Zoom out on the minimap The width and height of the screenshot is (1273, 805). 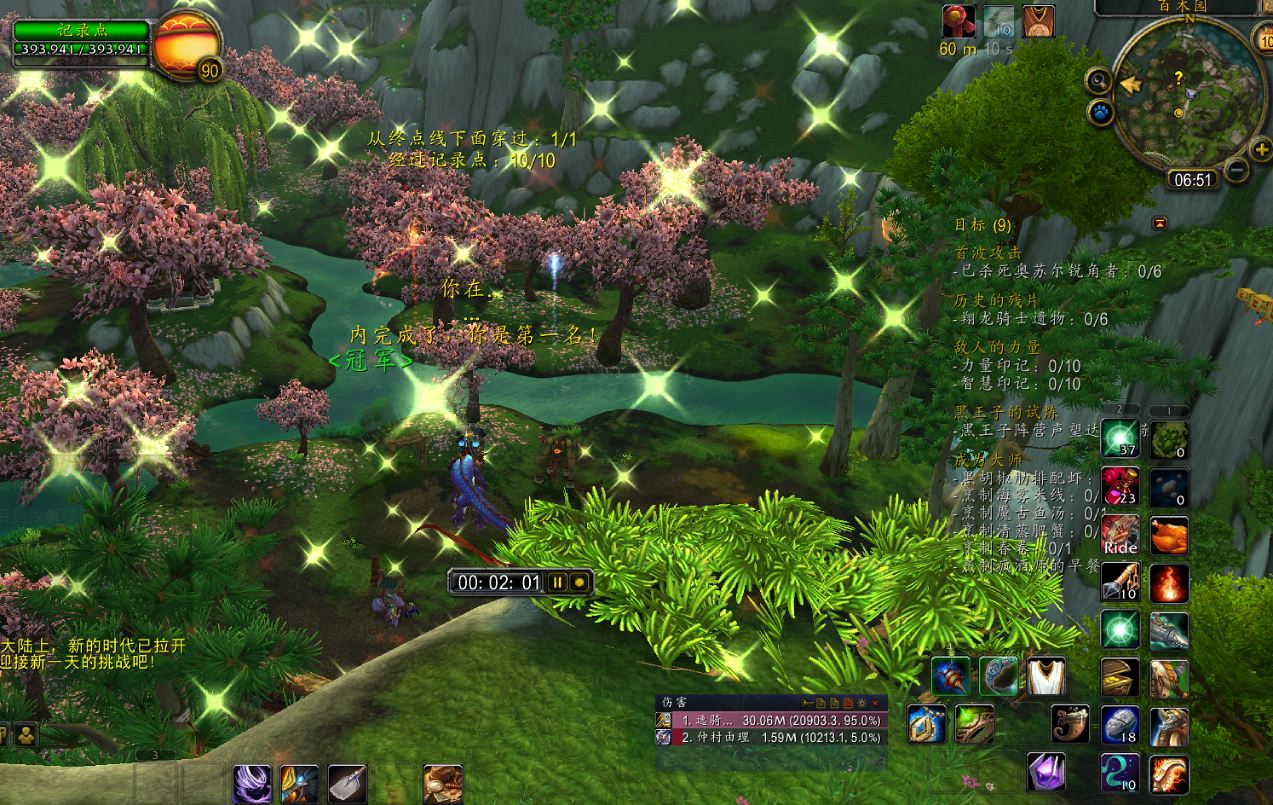1236,171
